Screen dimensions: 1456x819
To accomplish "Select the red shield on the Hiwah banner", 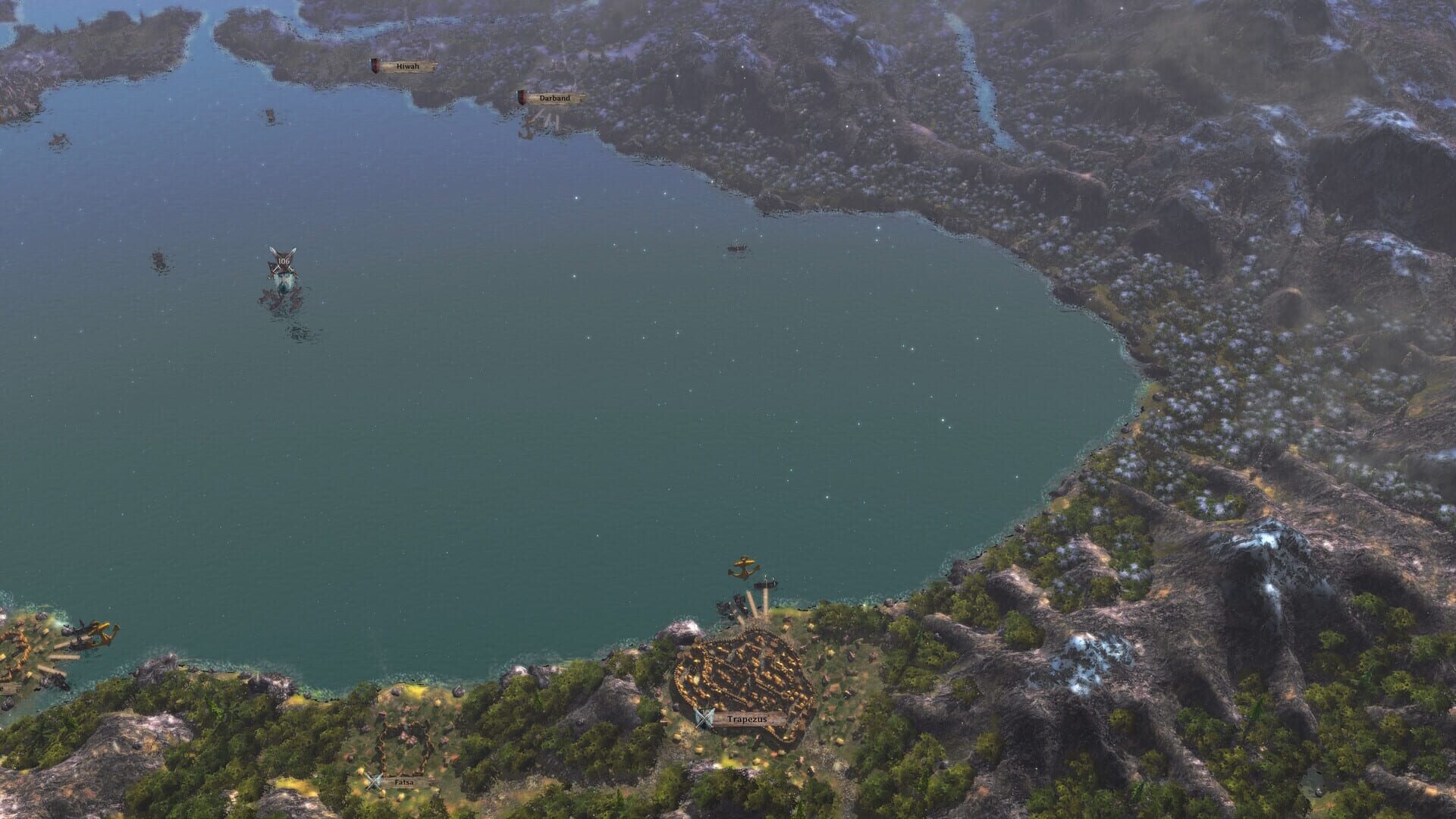I will pos(374,65).
